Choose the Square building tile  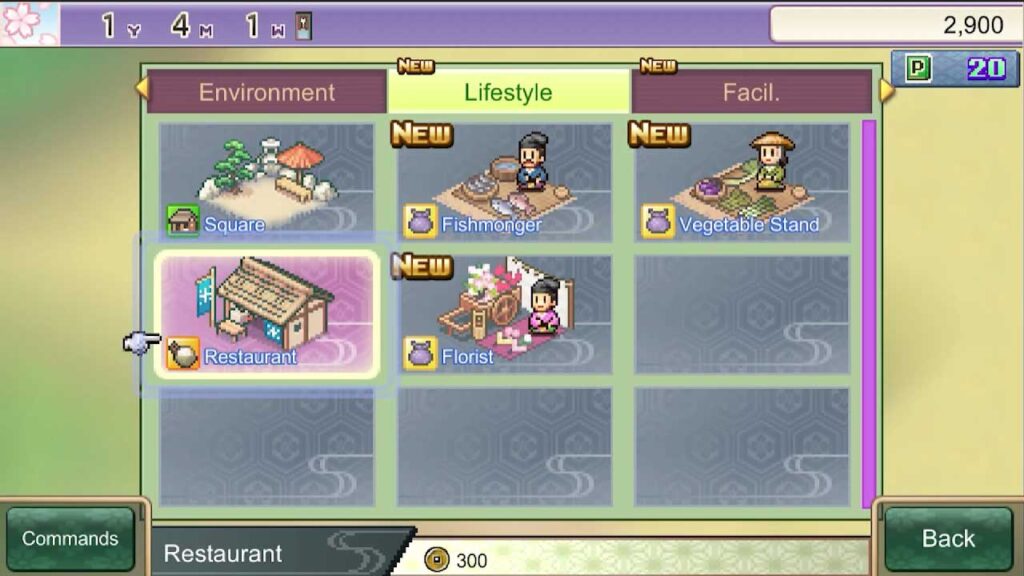[x=266, y=181]
